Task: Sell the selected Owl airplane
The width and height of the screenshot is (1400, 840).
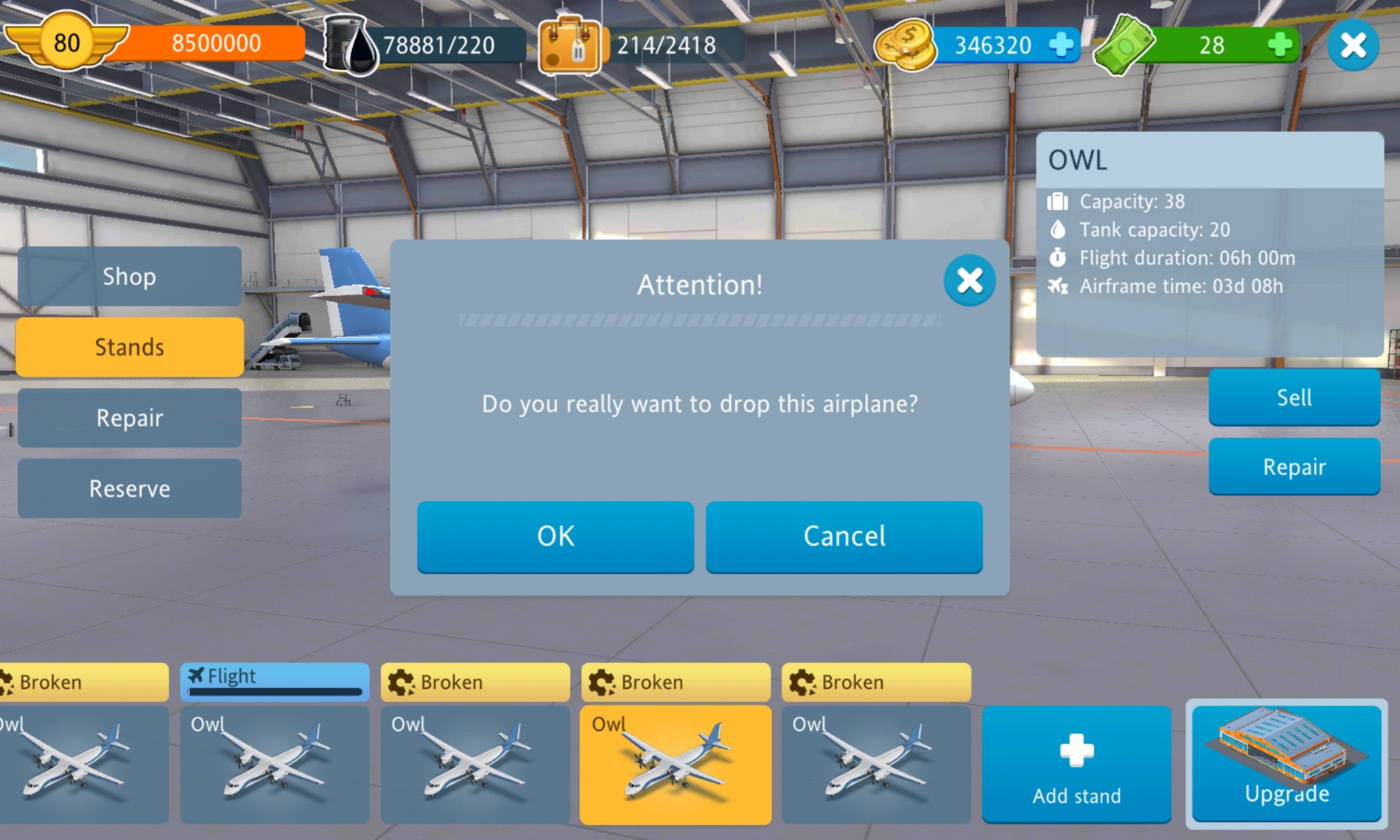Action: [1294, 398]
